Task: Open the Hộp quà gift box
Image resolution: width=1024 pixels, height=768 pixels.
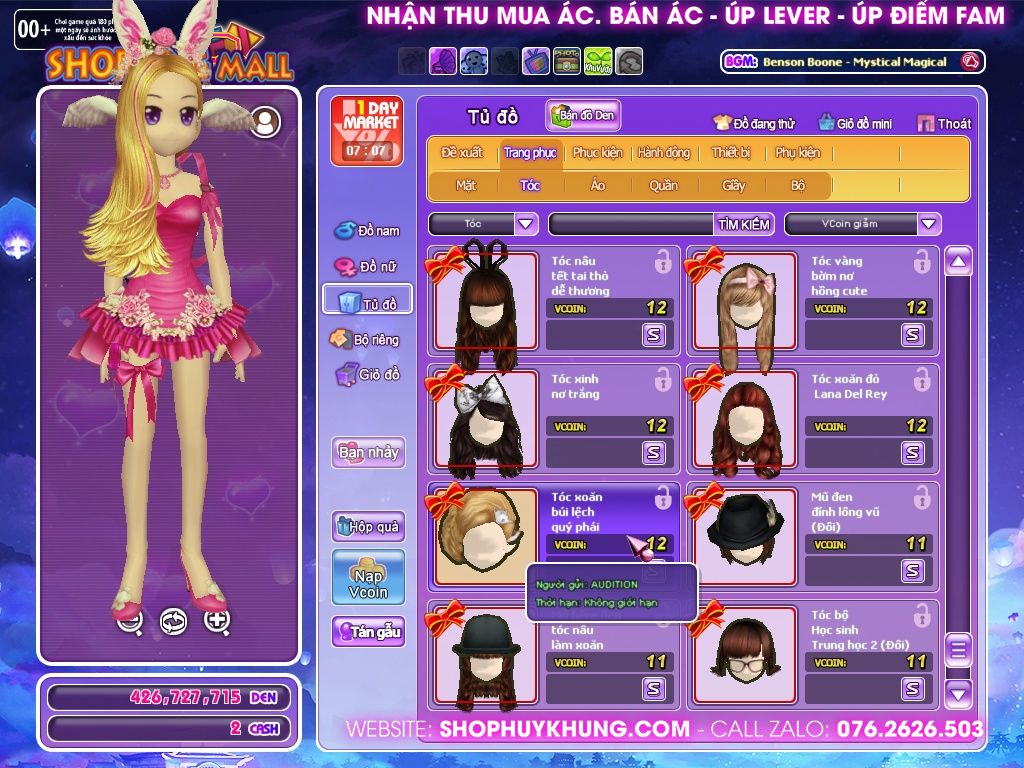Action: click(x=368, y=526)
